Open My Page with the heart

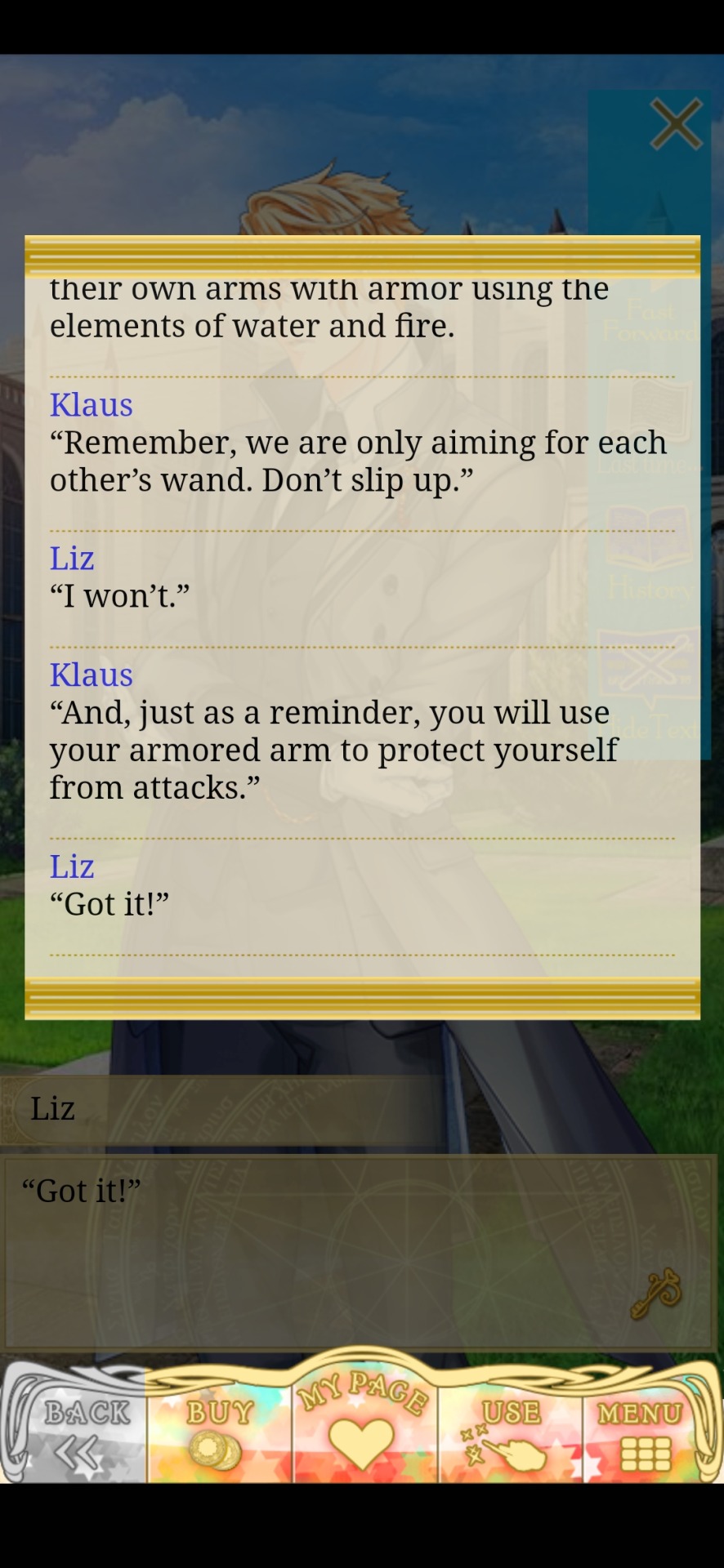coord(362,1425)
